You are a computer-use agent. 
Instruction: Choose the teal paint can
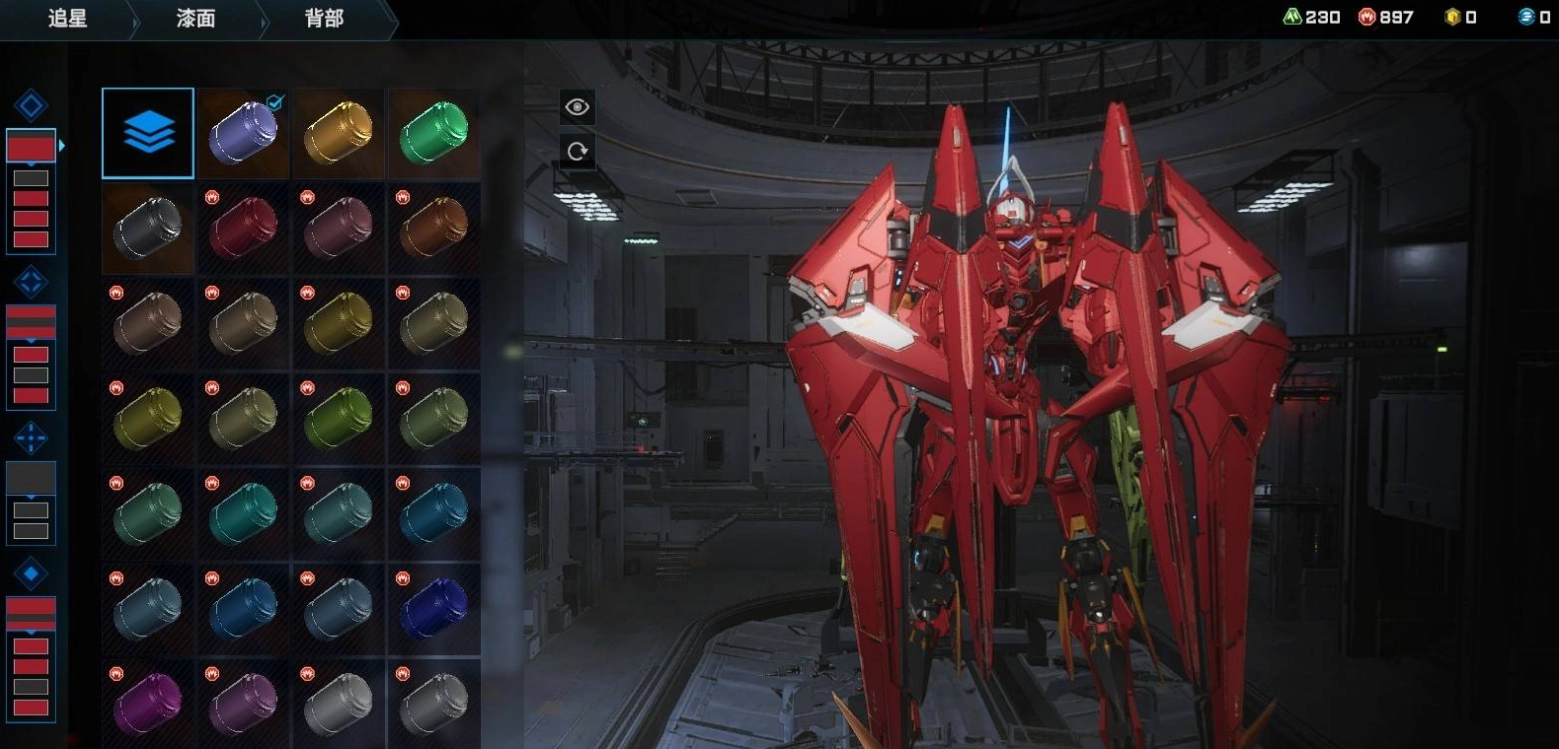tap(243, 514)
